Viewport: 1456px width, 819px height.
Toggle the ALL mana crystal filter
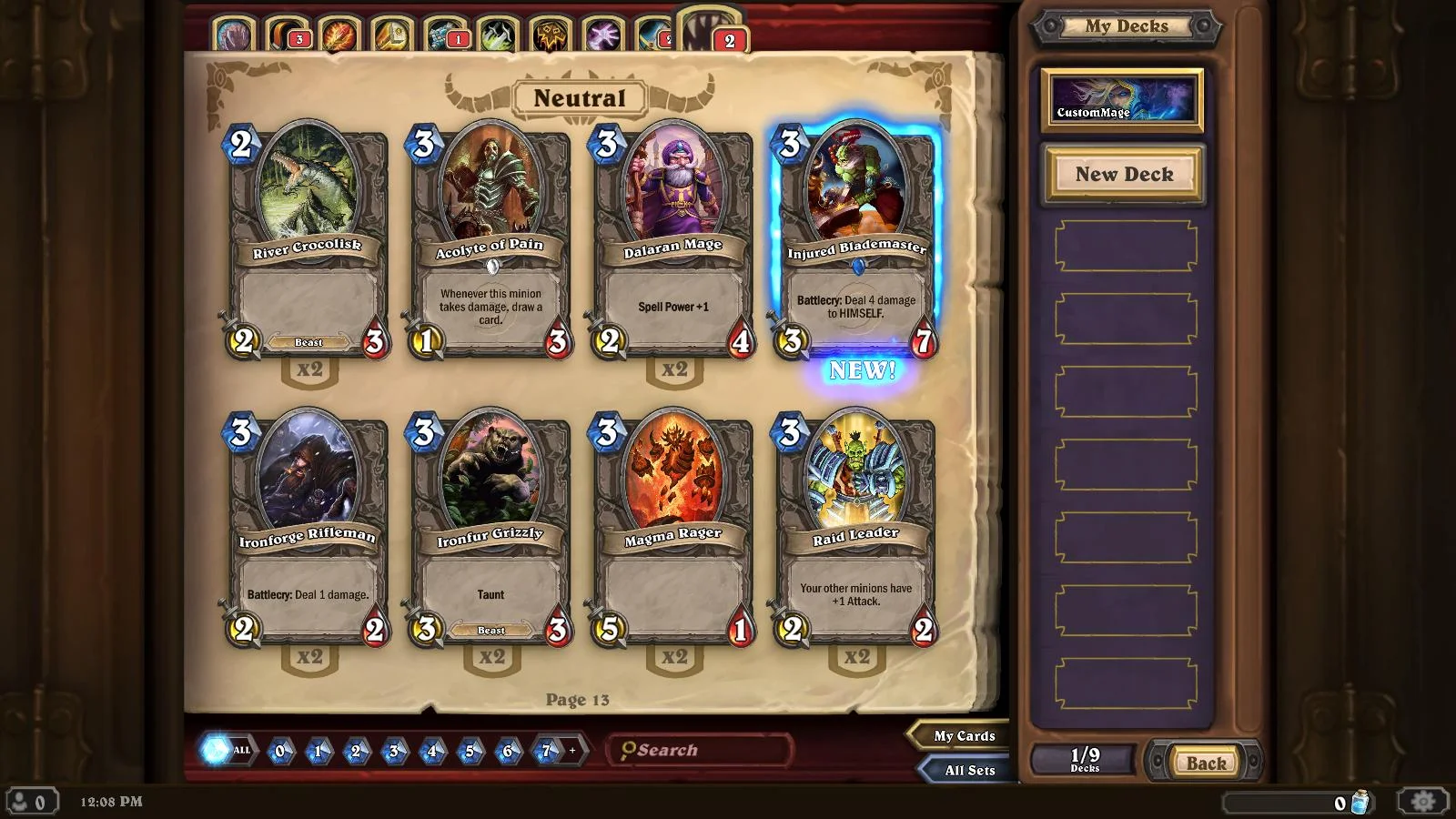pyautogui.click(x=225, y=751)
